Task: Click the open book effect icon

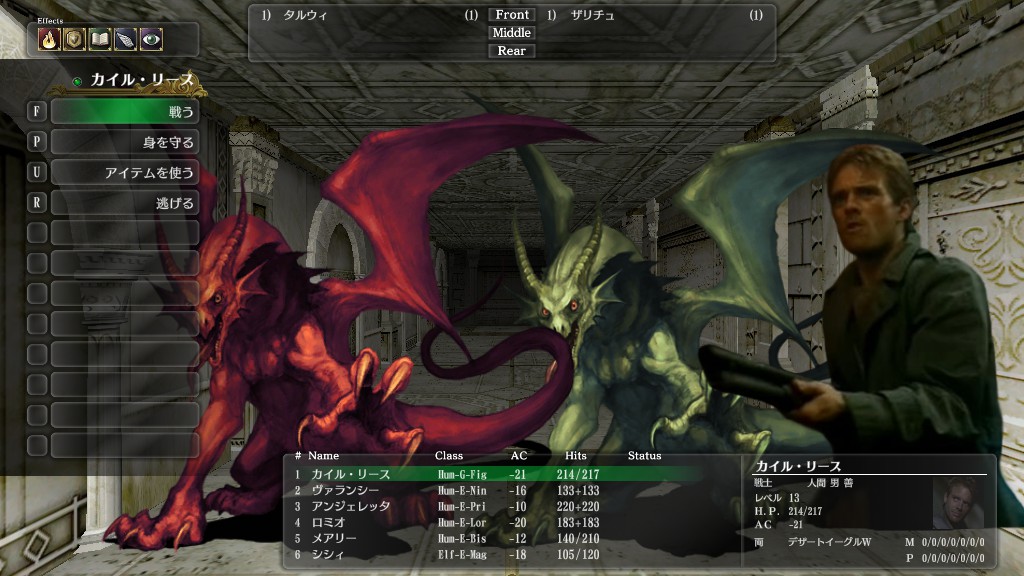Action: pos(100,39)
